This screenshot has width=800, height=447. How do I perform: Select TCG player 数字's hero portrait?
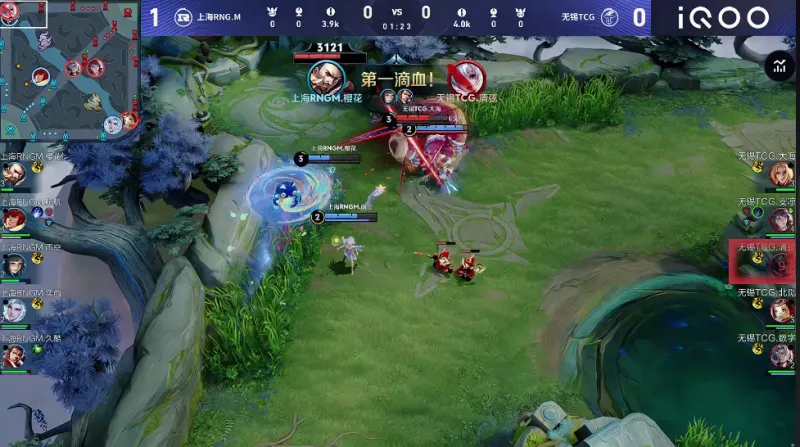(781, 355)
